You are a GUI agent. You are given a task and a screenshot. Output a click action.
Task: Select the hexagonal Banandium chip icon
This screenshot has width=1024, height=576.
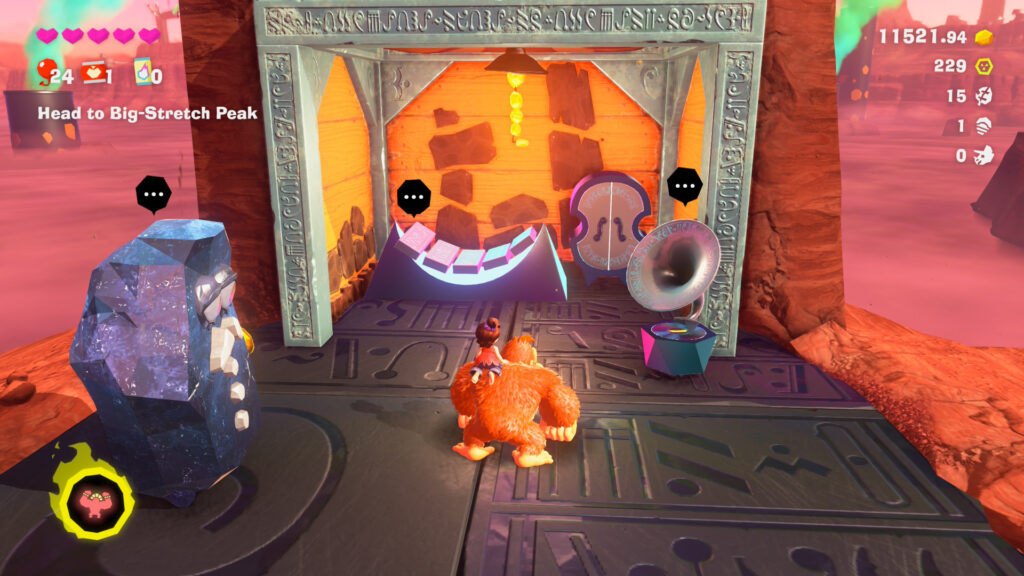(x=985, y=66)
